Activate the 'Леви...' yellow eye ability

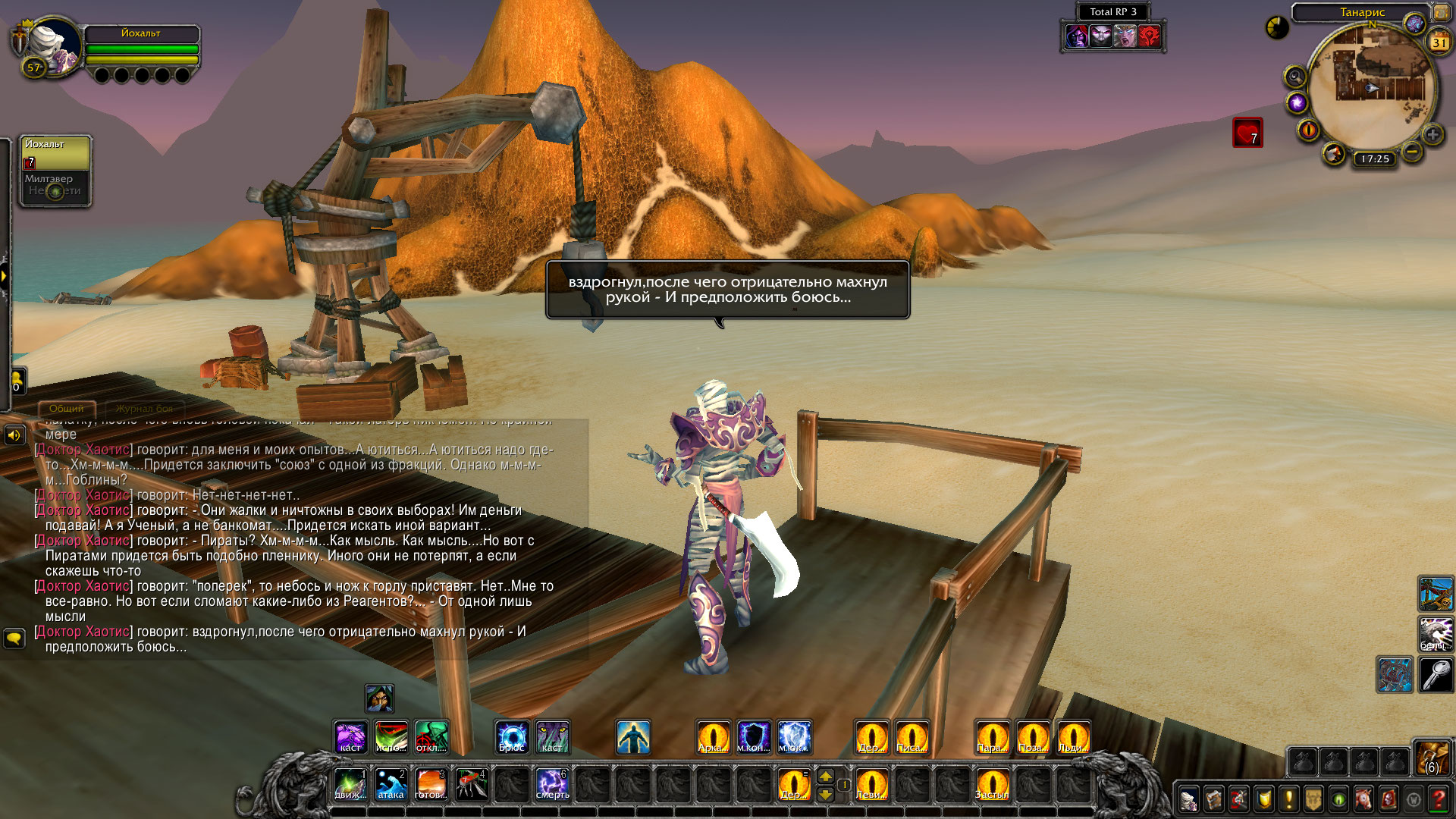[x=871, y=784]
